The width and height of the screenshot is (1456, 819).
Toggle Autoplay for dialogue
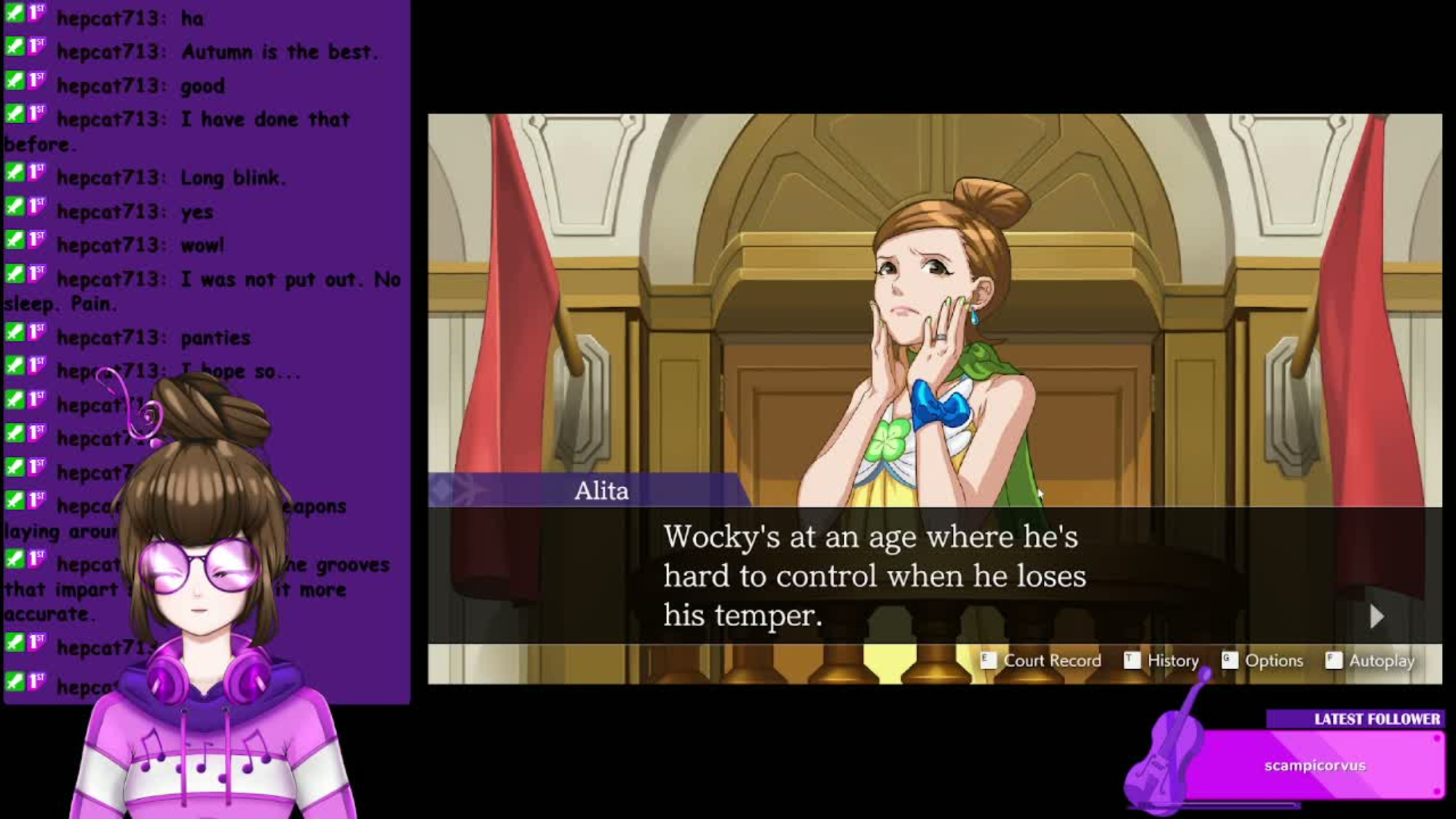point(1371,660)
